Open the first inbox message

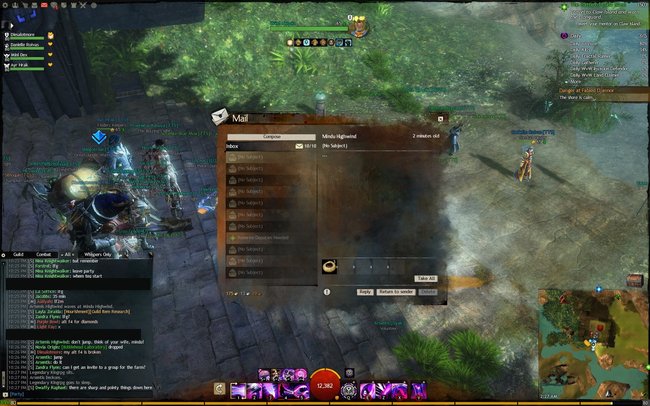click(271, 156)
